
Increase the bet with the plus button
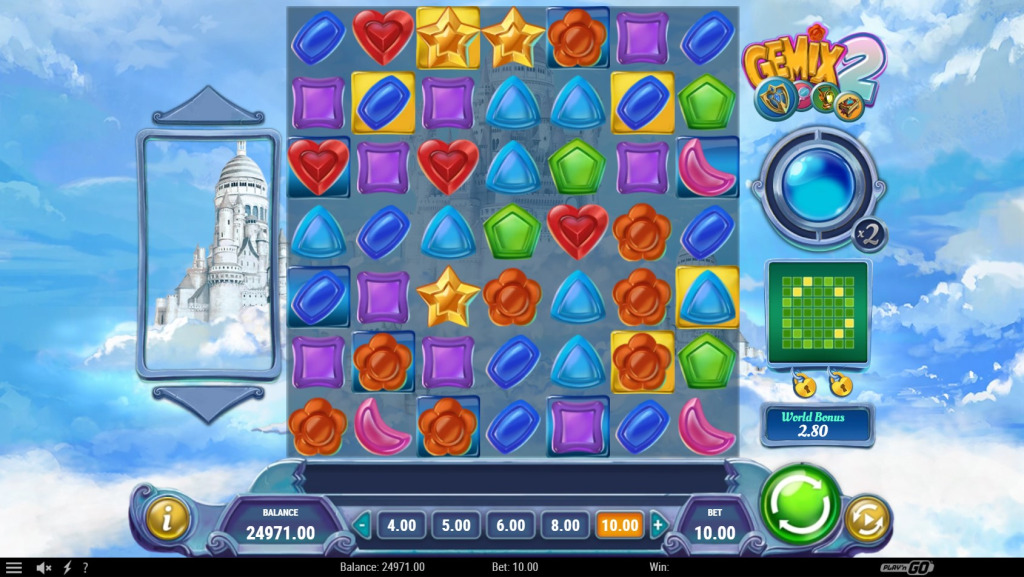tap(657, 524)
